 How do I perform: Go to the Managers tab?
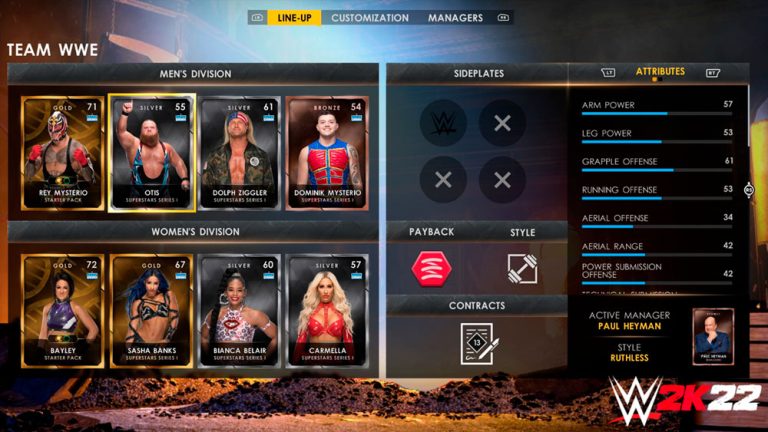pos(455,18)
